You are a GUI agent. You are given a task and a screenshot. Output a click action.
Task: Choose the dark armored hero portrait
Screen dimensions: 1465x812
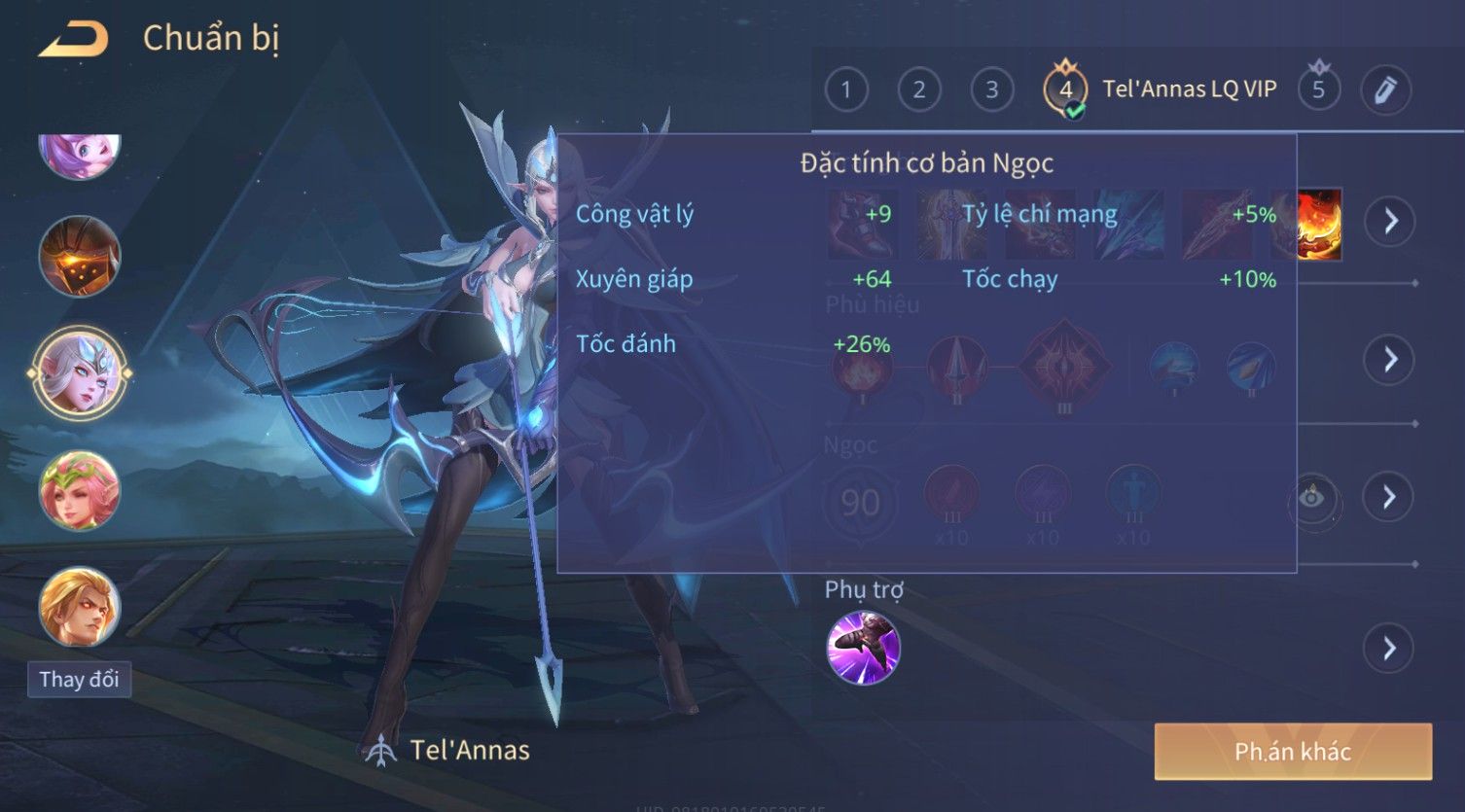(x=80, y=257)
